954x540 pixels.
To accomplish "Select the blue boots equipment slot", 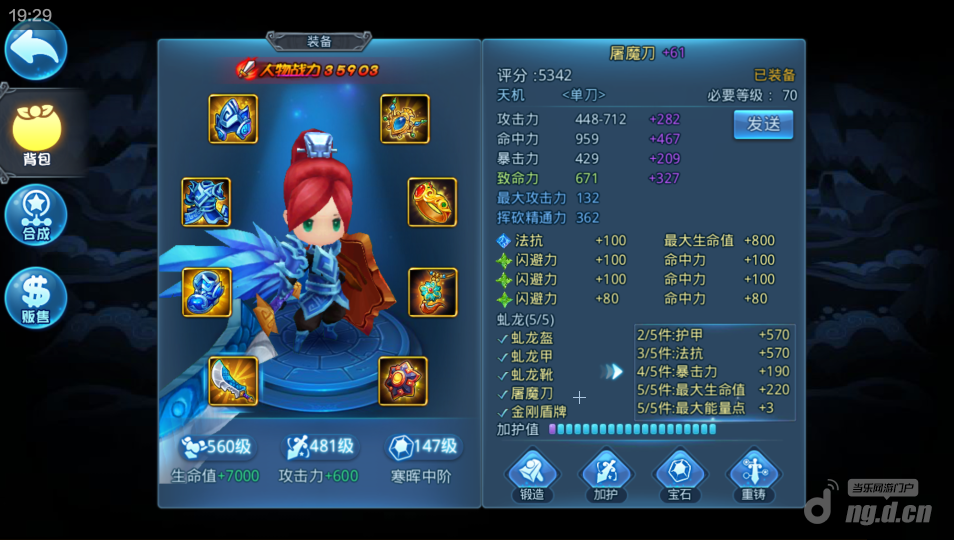I will point(206,292).
